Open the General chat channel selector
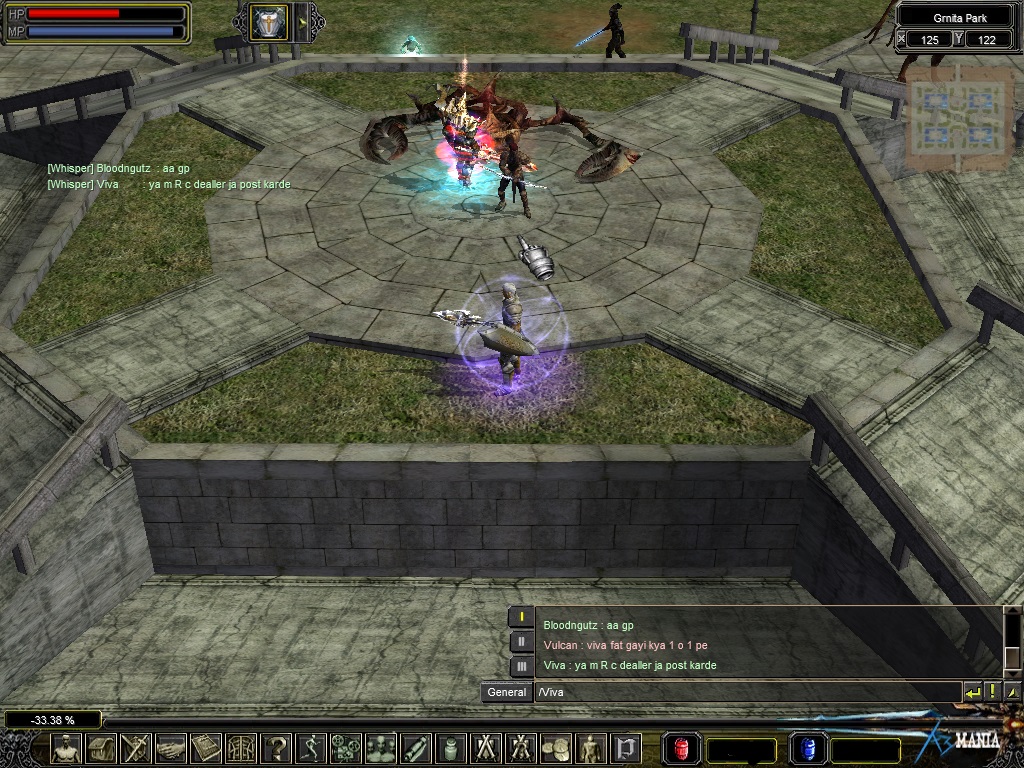1024x768 pixels. pos(507,692)
